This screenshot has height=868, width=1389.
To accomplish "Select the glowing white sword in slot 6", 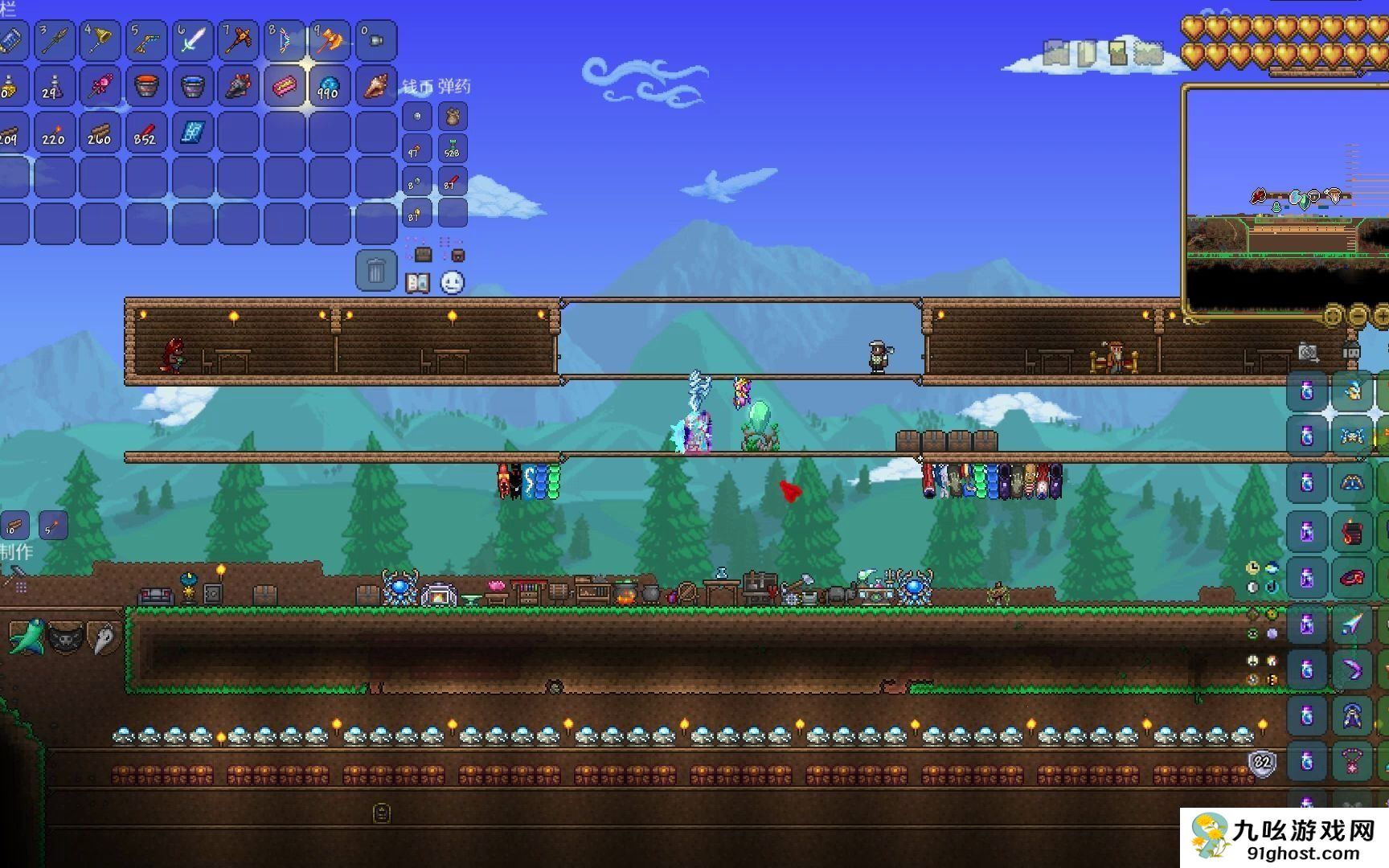I will 191,39.
